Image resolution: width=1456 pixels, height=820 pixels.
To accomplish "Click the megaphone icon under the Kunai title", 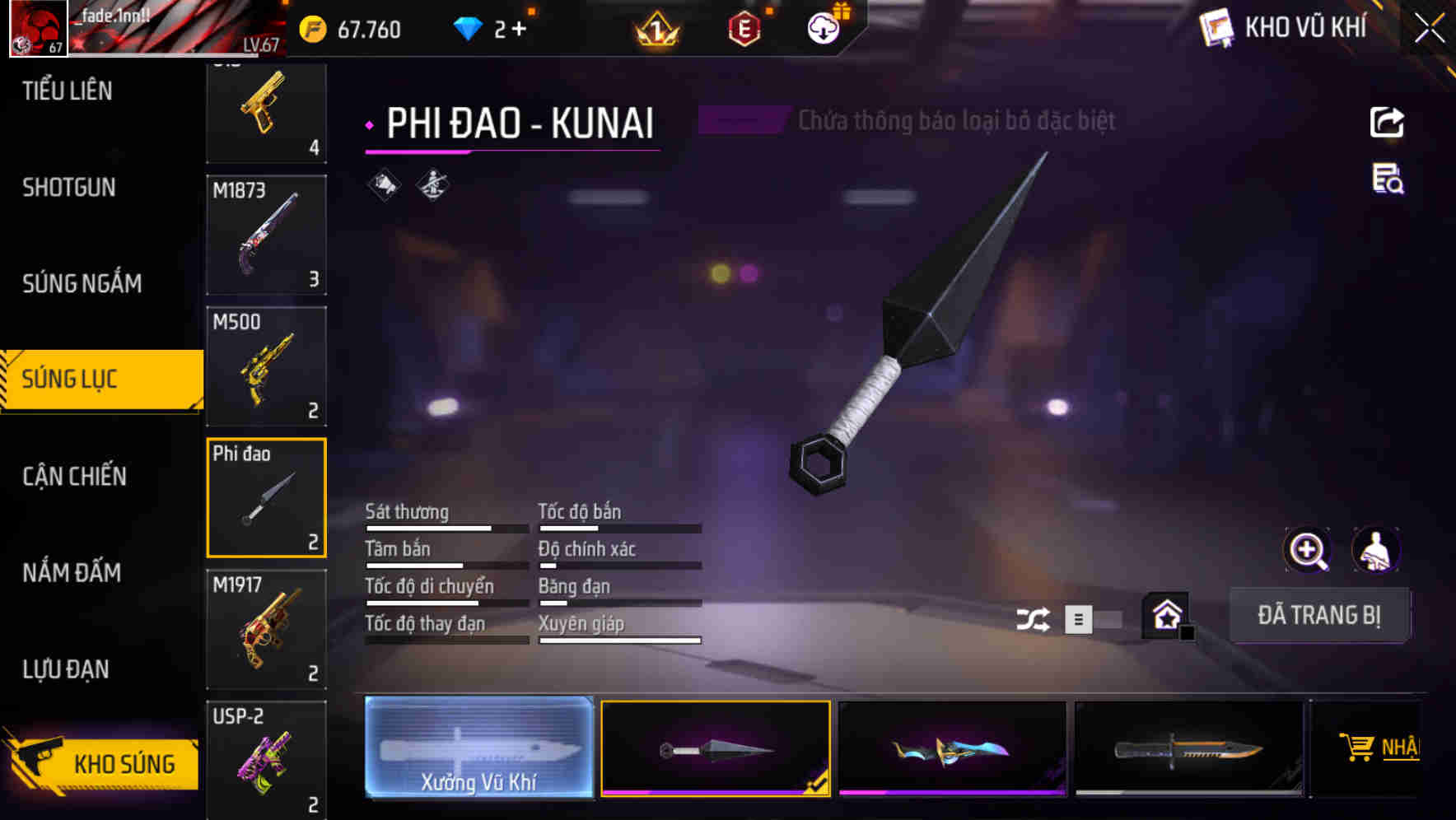I will (383, 184).
